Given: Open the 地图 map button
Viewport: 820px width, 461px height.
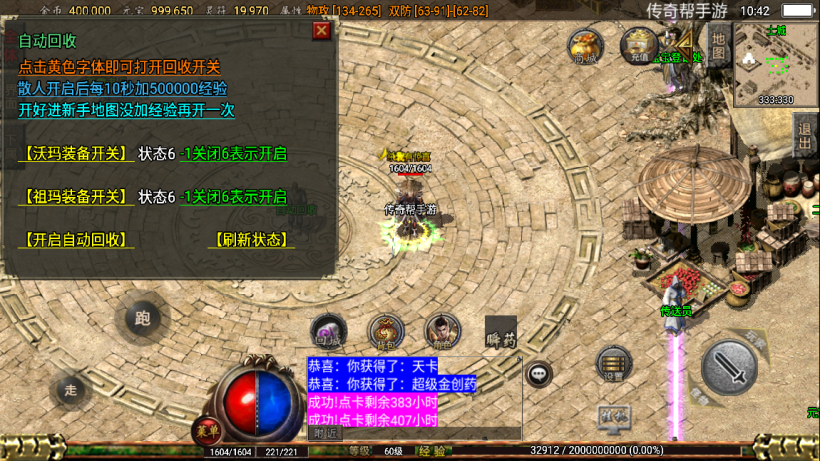Looking at the screenshot, I should click(x=719, y=45).
